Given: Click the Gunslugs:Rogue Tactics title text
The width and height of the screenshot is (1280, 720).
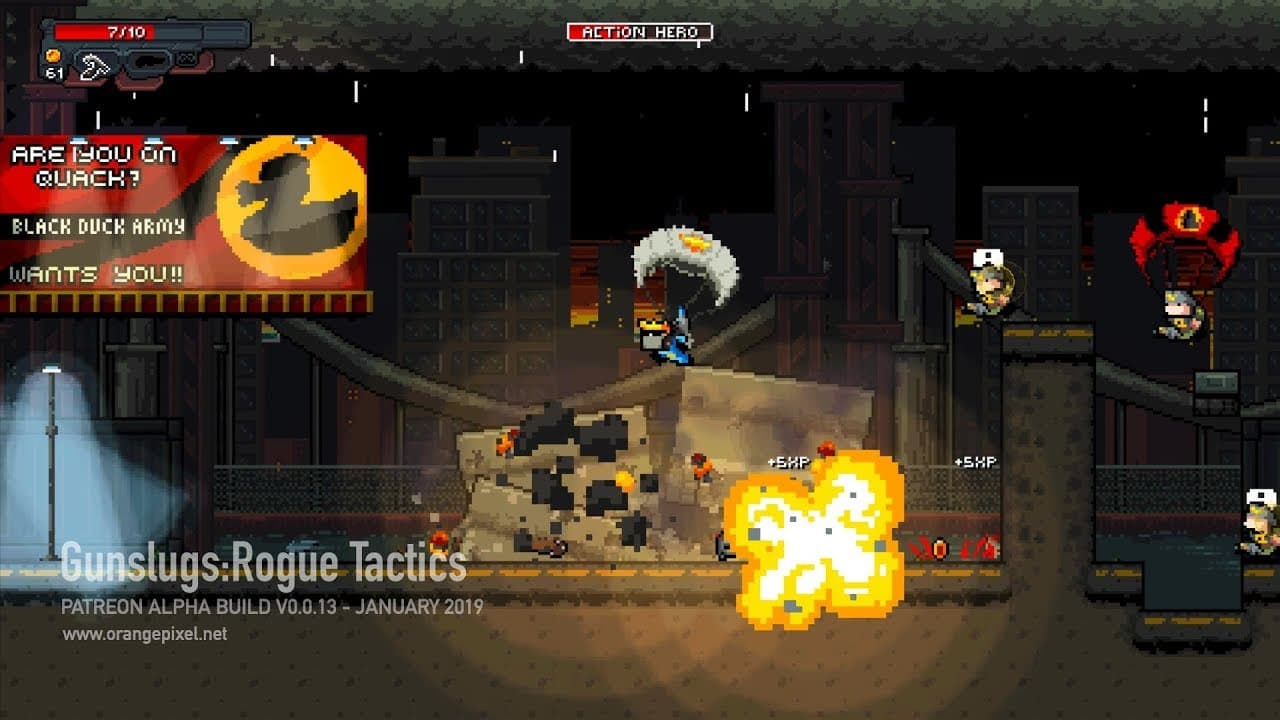Looking at the screenshot, I should pyautogui.click(x=258, y=565).
